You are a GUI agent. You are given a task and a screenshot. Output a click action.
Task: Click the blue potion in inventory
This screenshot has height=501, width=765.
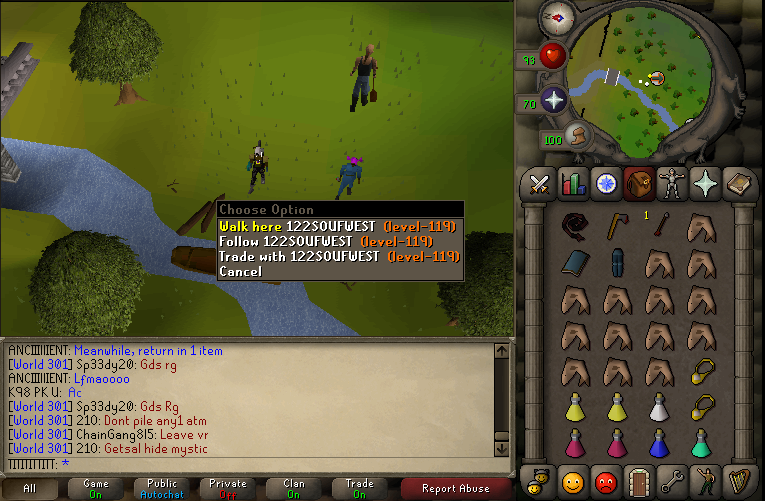[658, 441]
